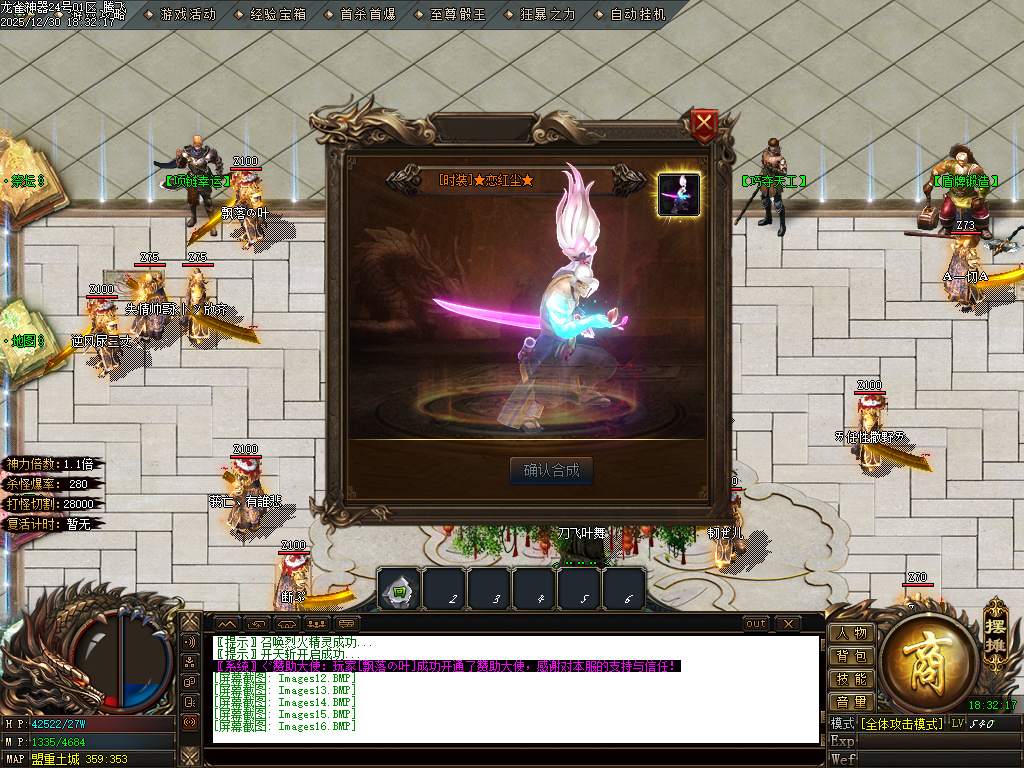Open the 背包 inventory bag
Image resolution: width=1024 pixels, height=768 pixels.
[852, 656]
